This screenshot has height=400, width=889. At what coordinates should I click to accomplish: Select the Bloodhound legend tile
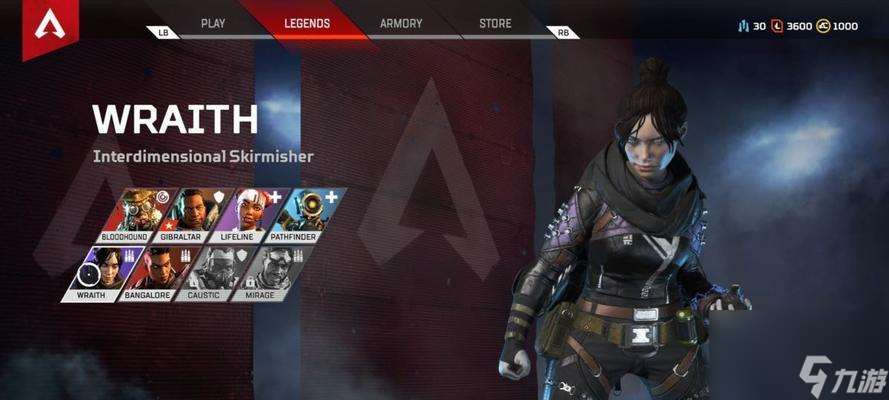(x=139, y=215)
